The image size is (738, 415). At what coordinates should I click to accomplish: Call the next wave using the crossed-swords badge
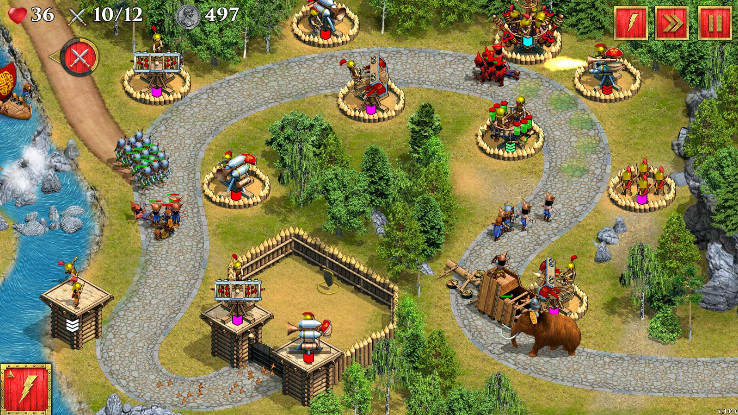[x=77, y=58]
